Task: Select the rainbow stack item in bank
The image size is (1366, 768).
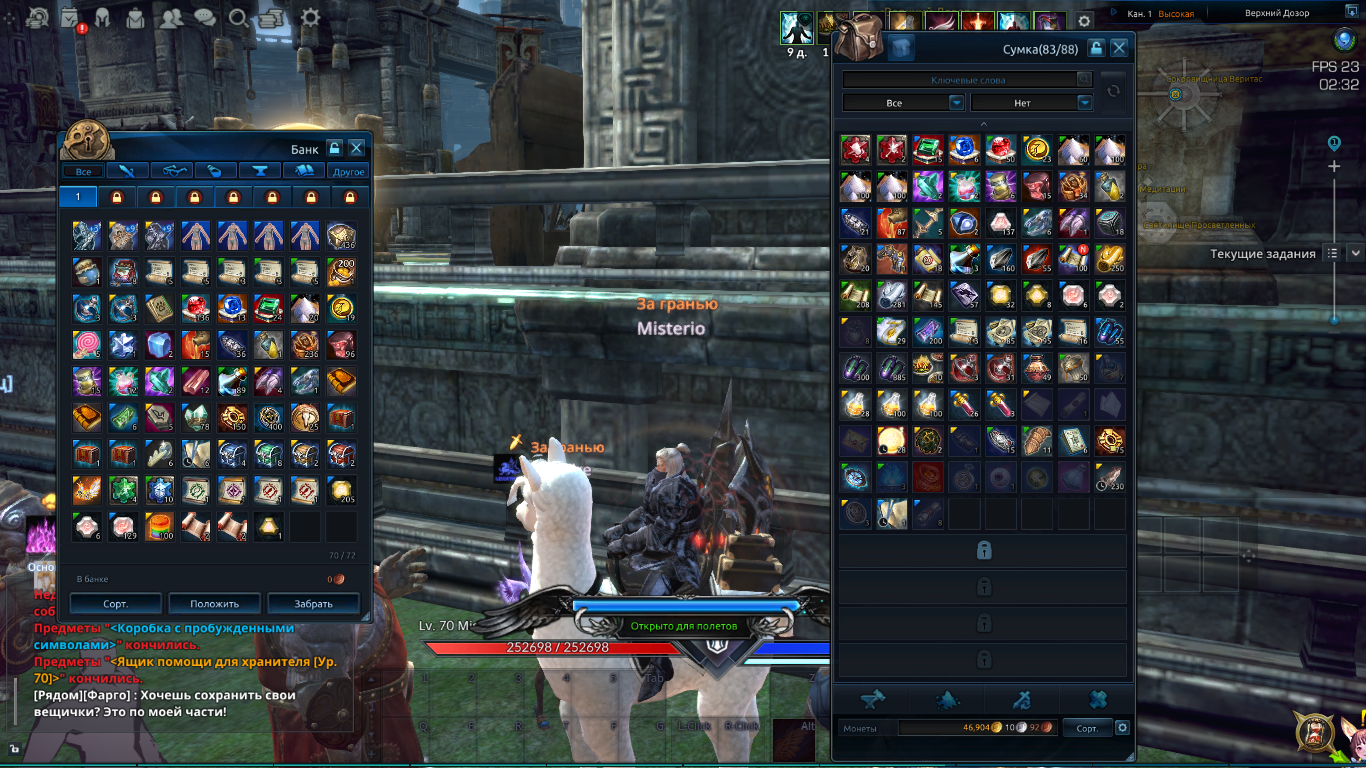Action: click(158, 523)
